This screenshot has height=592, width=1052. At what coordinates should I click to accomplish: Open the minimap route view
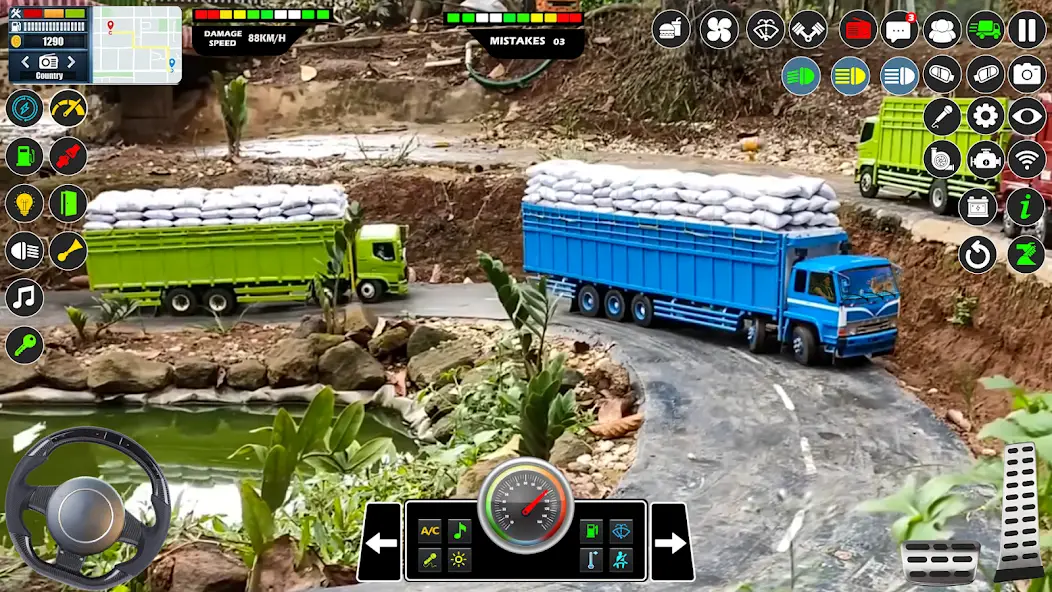[137, 45]
